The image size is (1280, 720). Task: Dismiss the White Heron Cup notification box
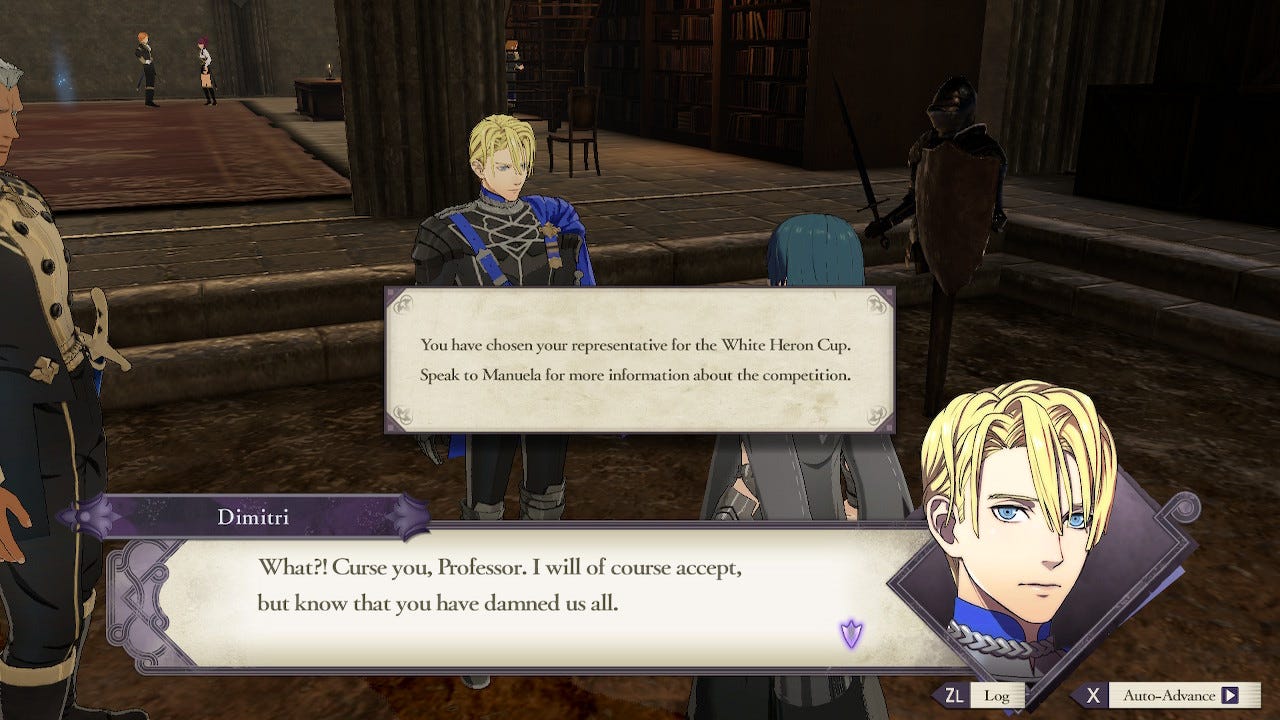click(x=640, y=360)
